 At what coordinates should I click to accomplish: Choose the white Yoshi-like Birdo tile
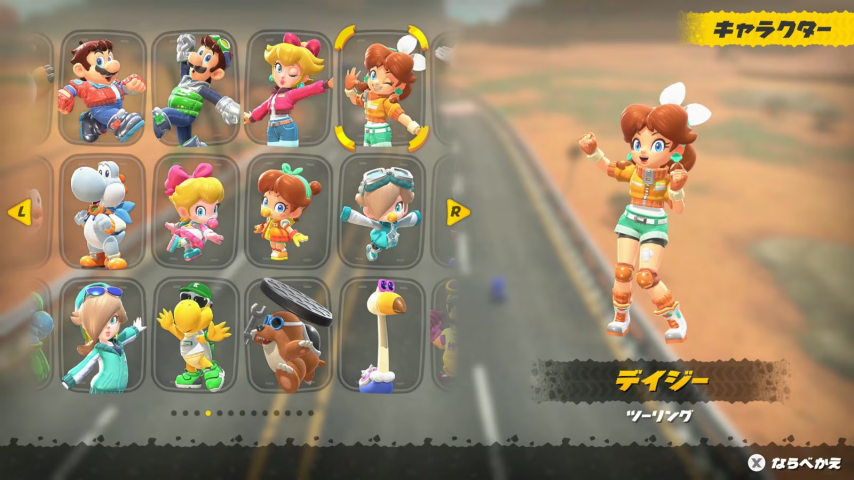tap(101, 212)
